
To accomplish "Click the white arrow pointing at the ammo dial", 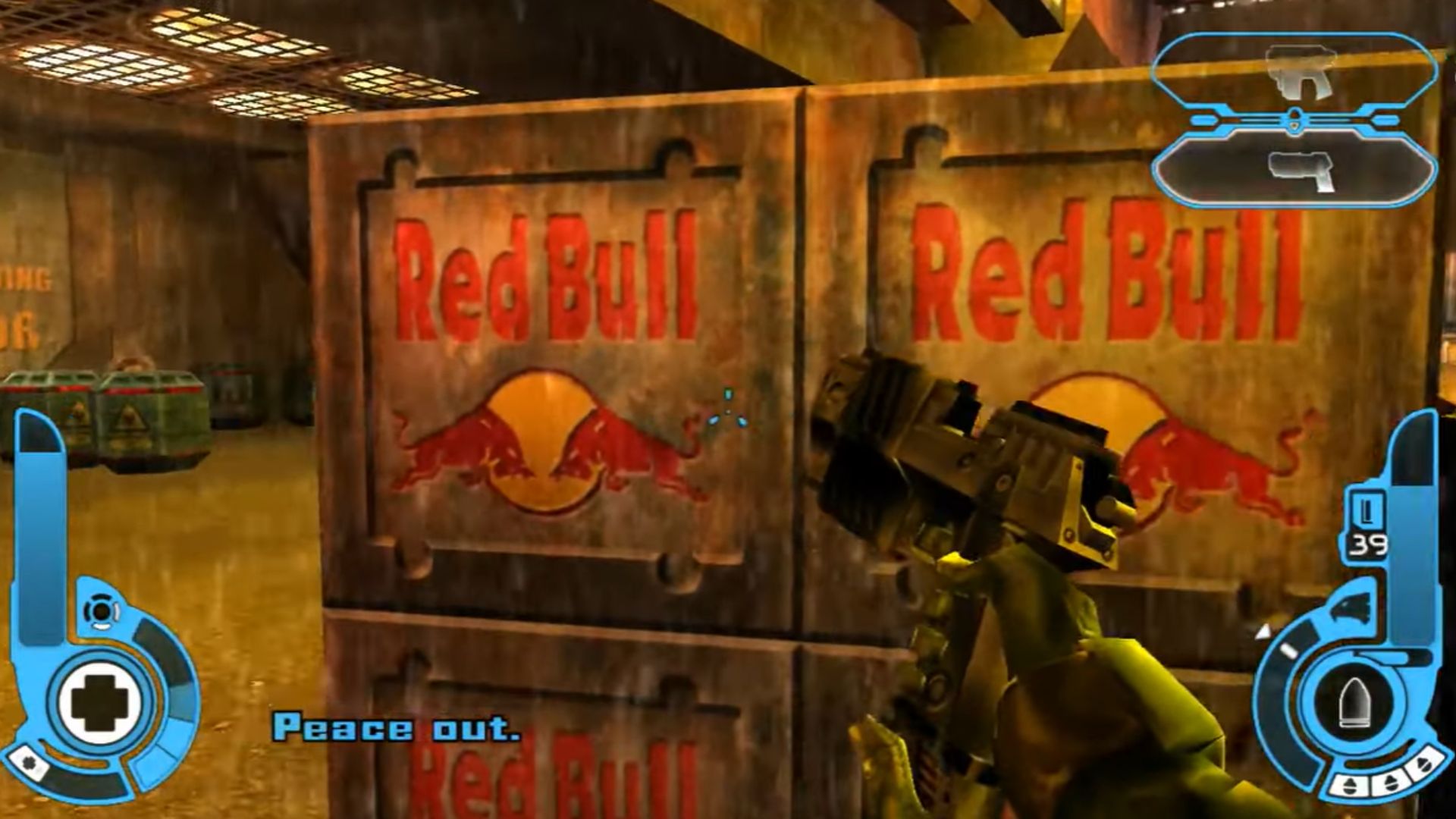I will pos(1264,630).
